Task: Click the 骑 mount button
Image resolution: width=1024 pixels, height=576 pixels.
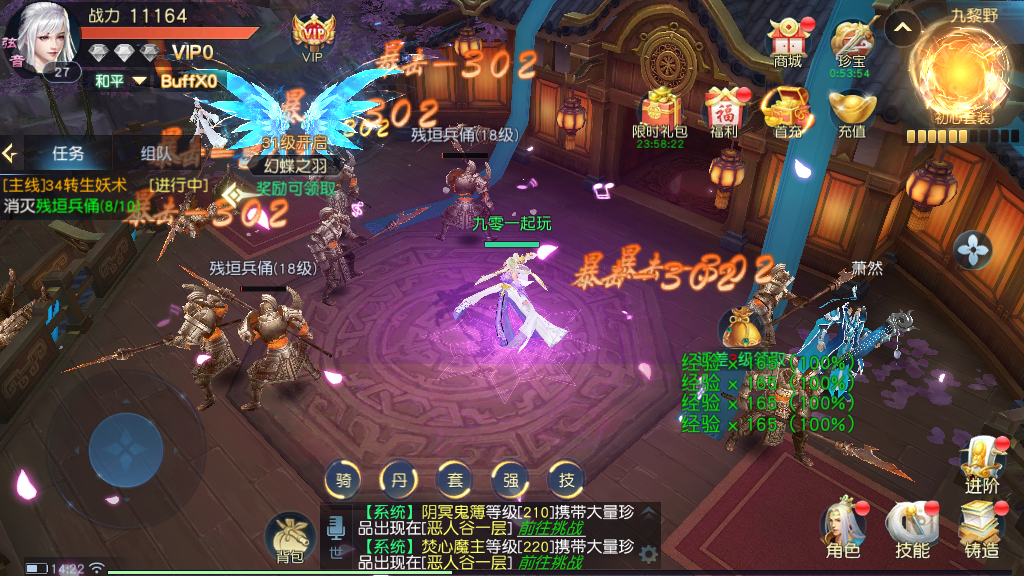Action: 344,480
